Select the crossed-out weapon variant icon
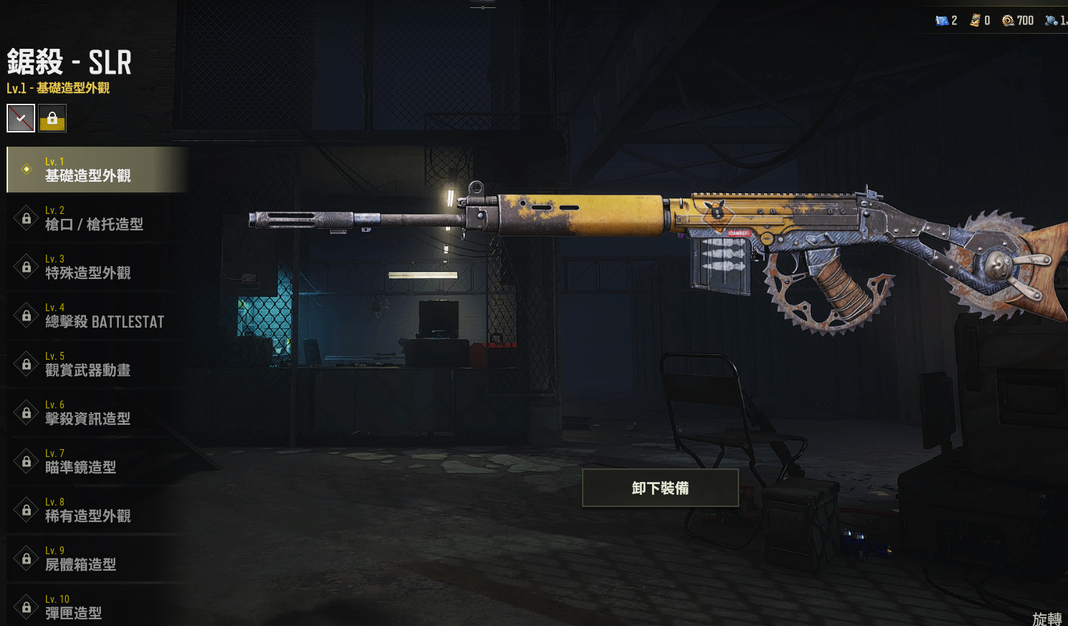This screenshot has height=626, width=1068. pyautogui.click(x=21, y=119)
